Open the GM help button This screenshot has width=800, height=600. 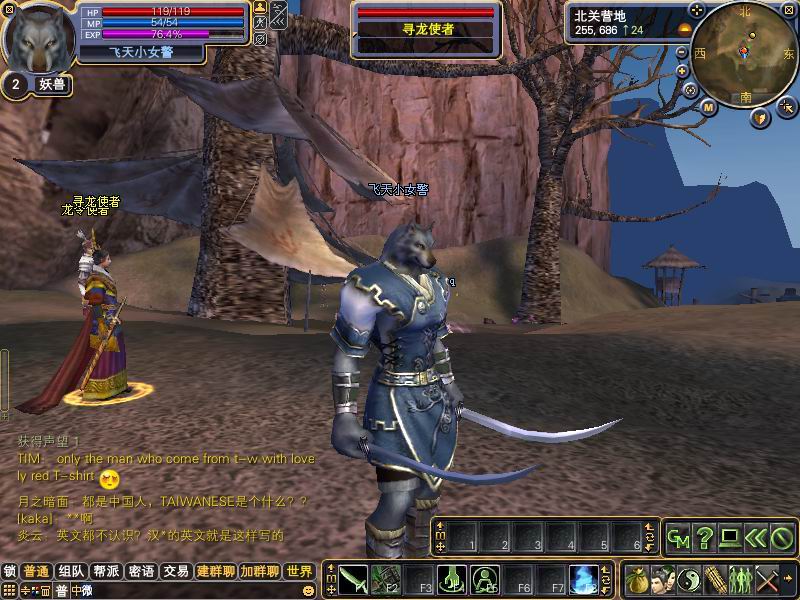[x=678, y=538]
